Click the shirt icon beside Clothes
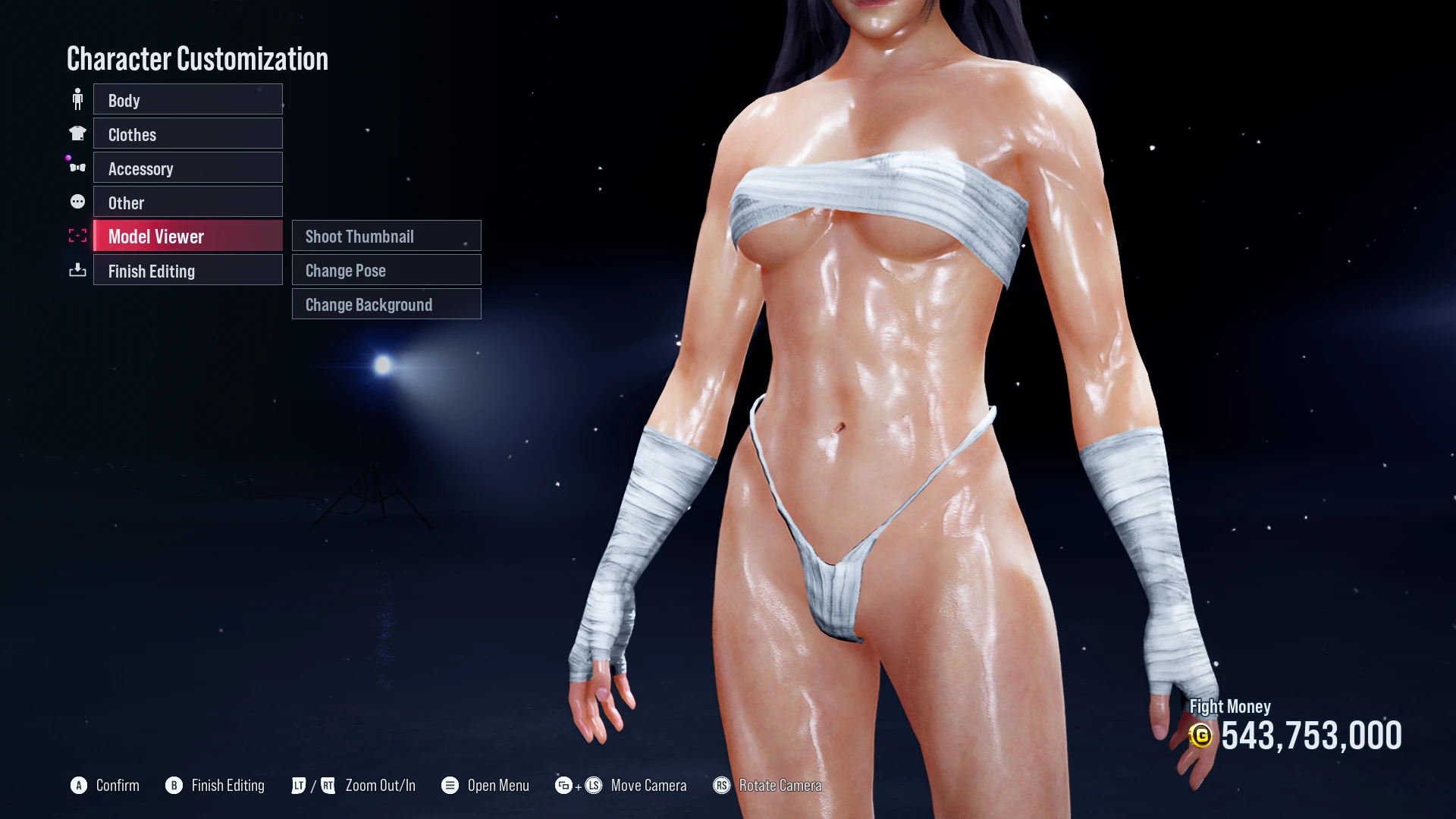 coord(77,132)
